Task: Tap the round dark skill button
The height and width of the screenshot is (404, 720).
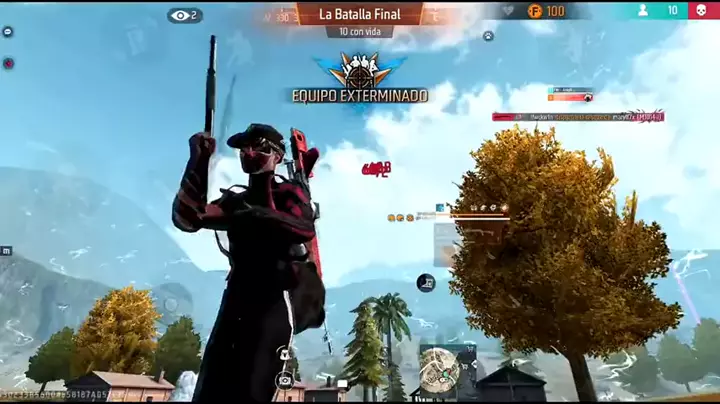Action: pyautogui.click(x=426, y=283)
